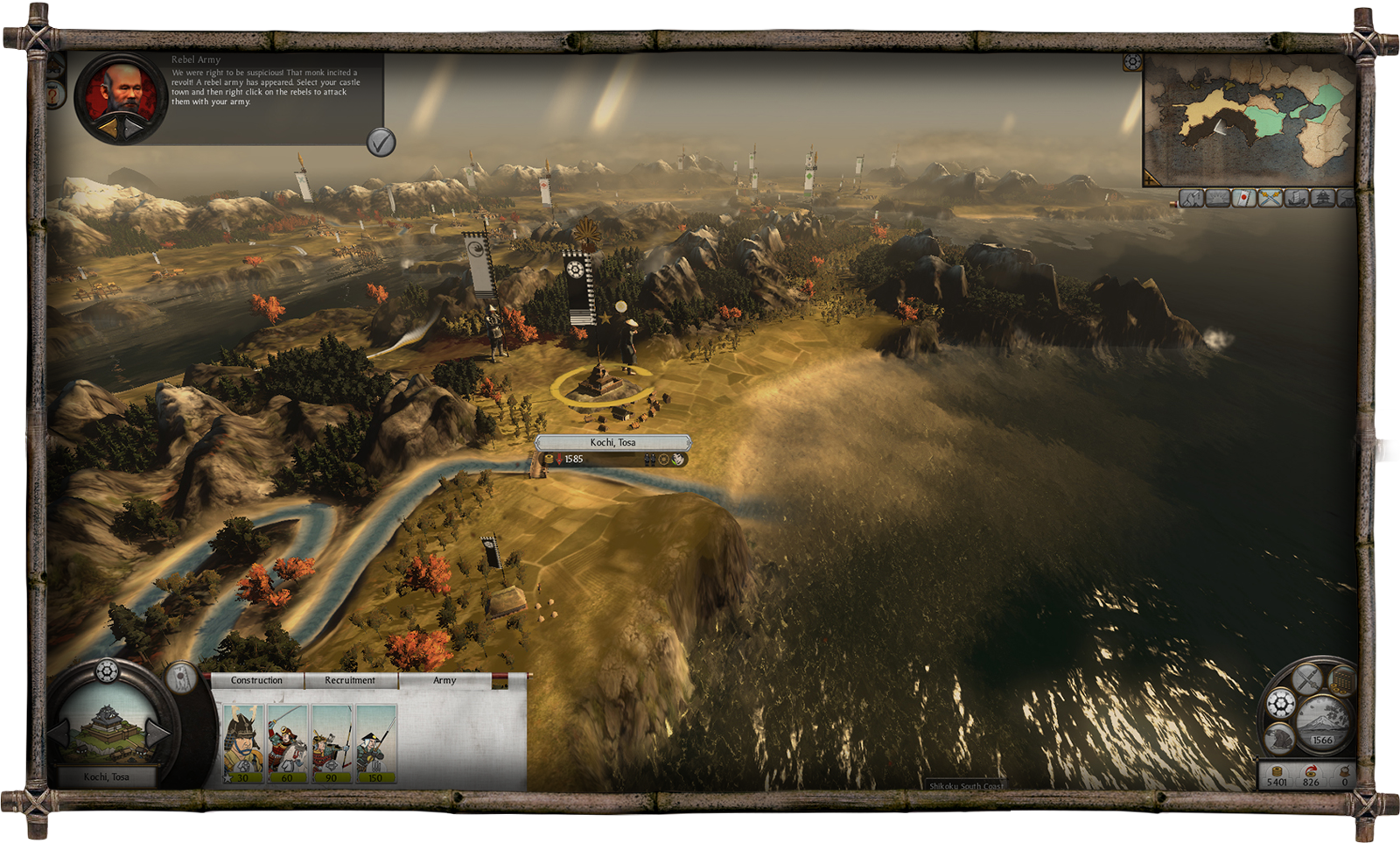
Task: Cycle to the previous settlement with left arrow
Action: [x=59, y=733]
